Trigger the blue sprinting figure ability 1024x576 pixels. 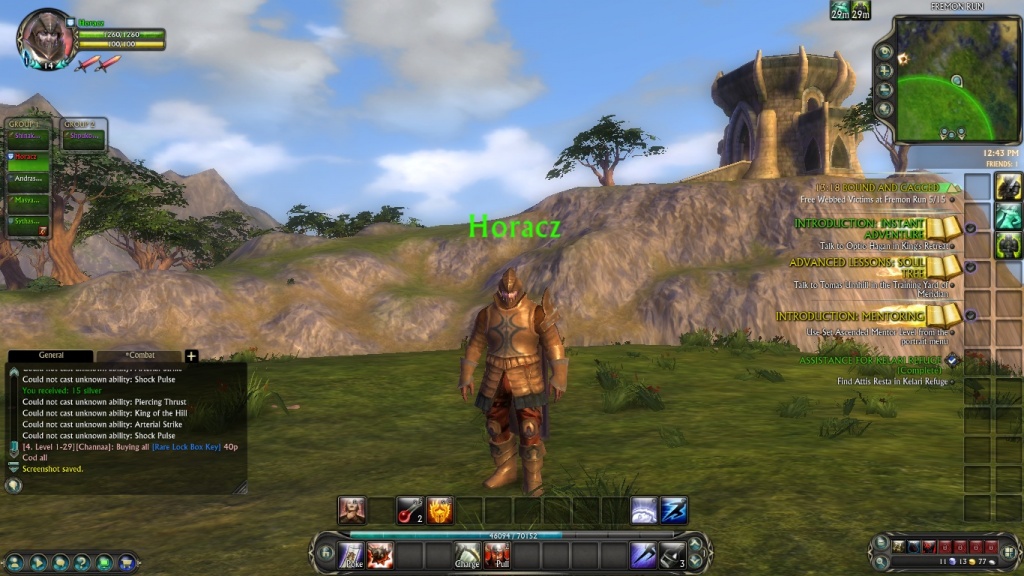click(x=672, y=510)
